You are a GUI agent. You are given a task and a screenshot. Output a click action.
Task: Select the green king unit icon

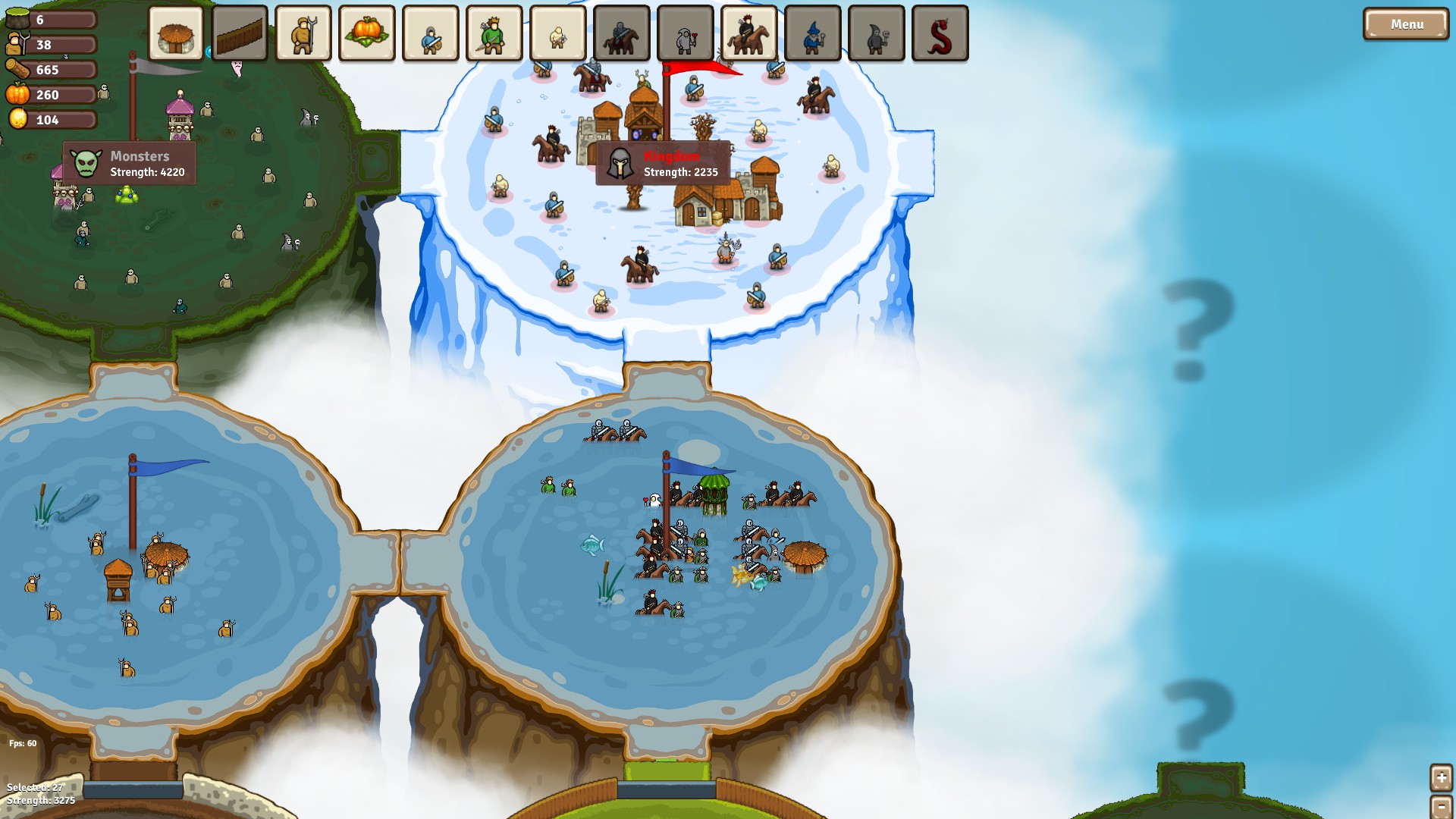pyautogui.click(x=494, y=33)
